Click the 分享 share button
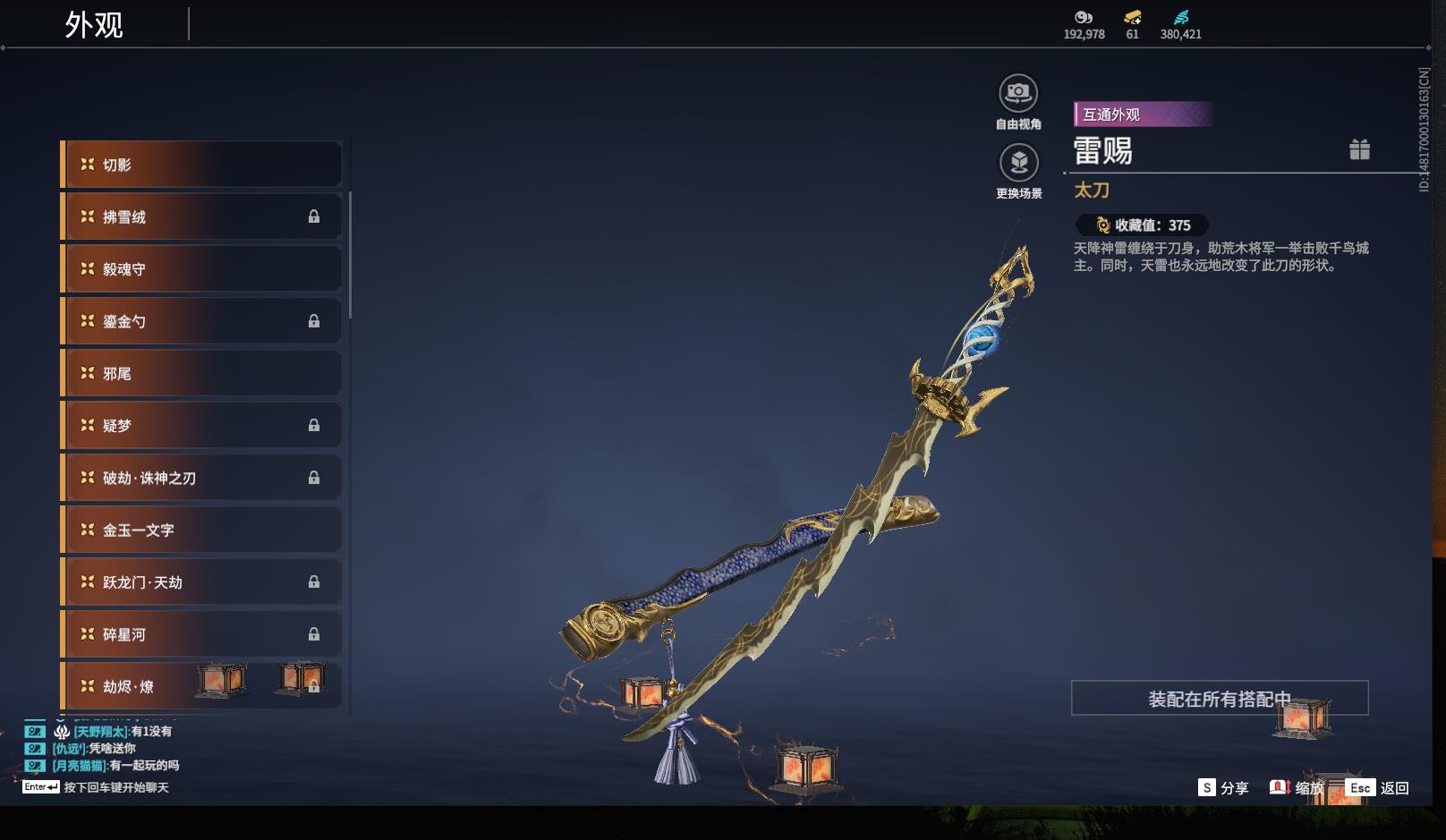This screenshot has height=840, width=1446. tap(1223, 788)
